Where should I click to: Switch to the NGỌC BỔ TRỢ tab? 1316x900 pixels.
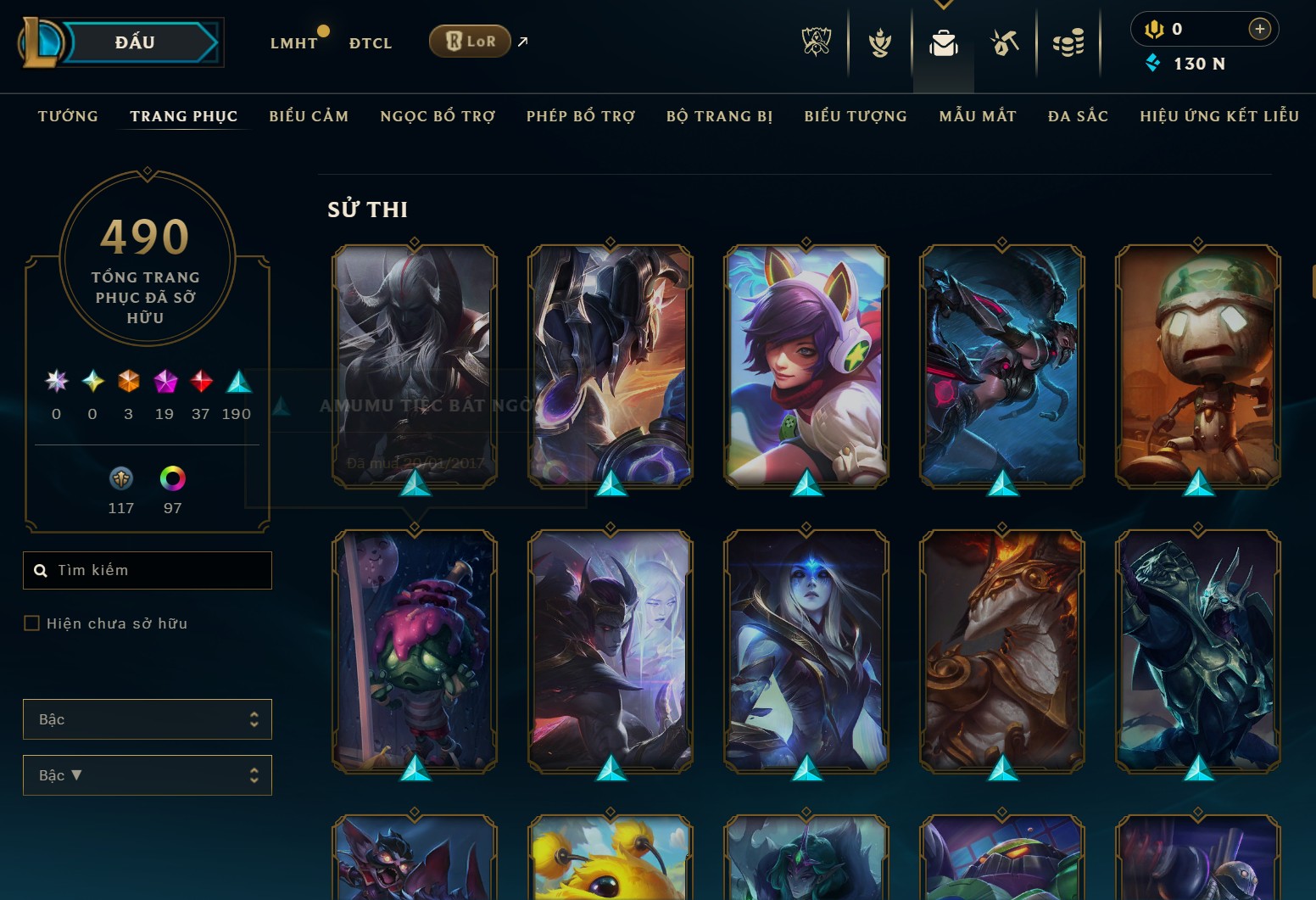438,116
